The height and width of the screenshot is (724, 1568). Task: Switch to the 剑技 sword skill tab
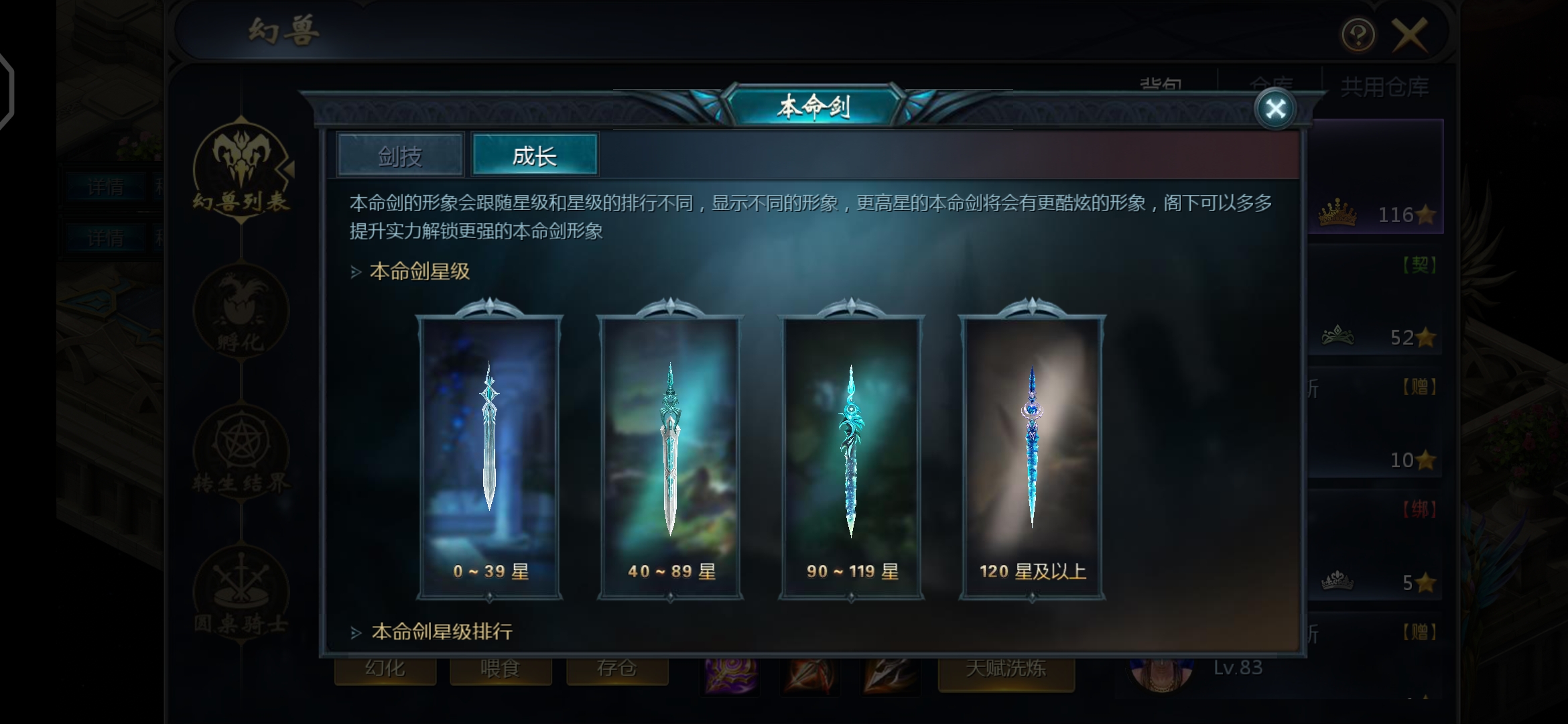(x=400, y=156)
